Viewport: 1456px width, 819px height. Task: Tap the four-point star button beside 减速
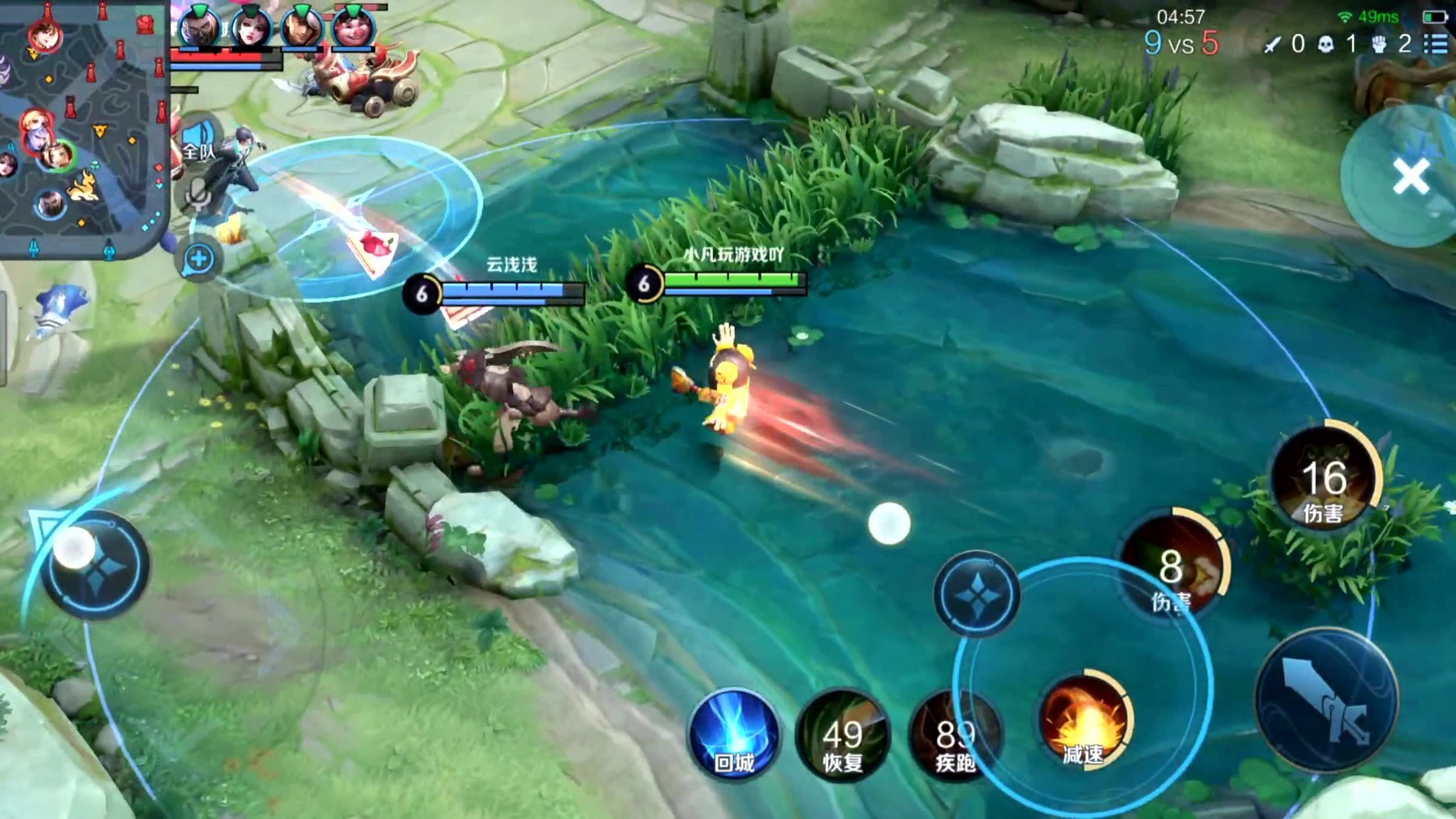point(977,595)
